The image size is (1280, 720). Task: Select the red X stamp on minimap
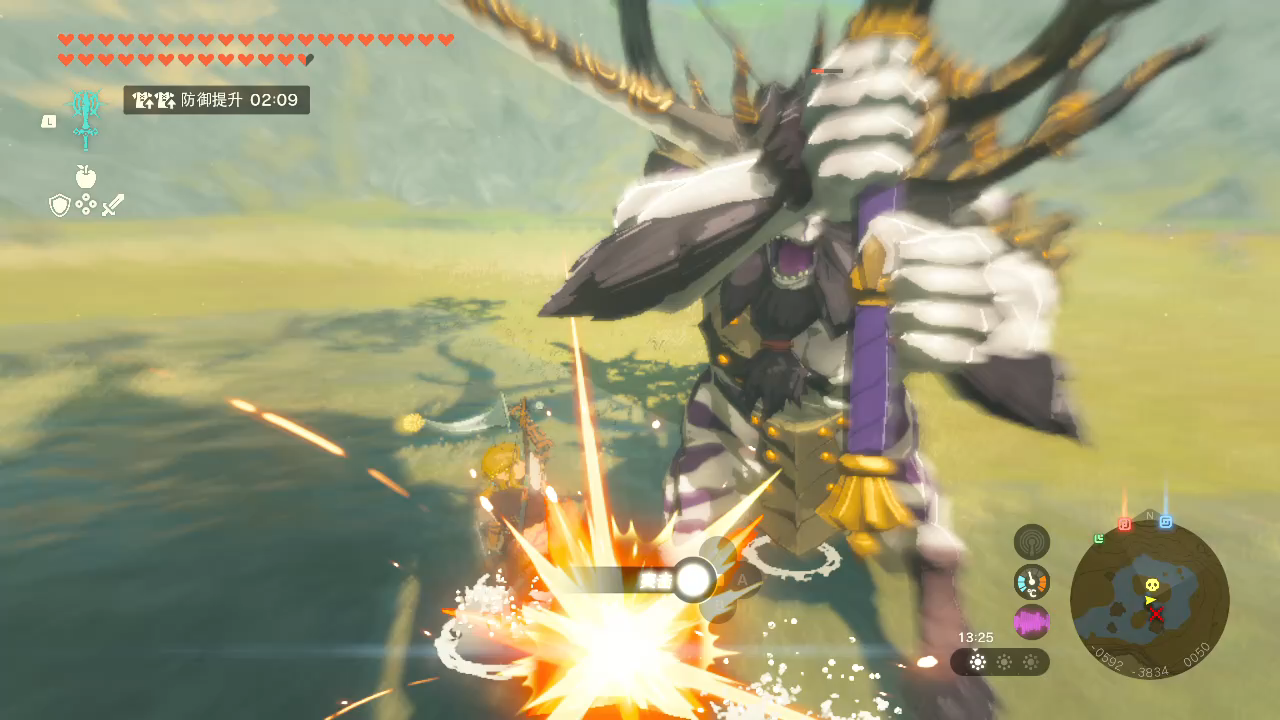point(1156,614)
